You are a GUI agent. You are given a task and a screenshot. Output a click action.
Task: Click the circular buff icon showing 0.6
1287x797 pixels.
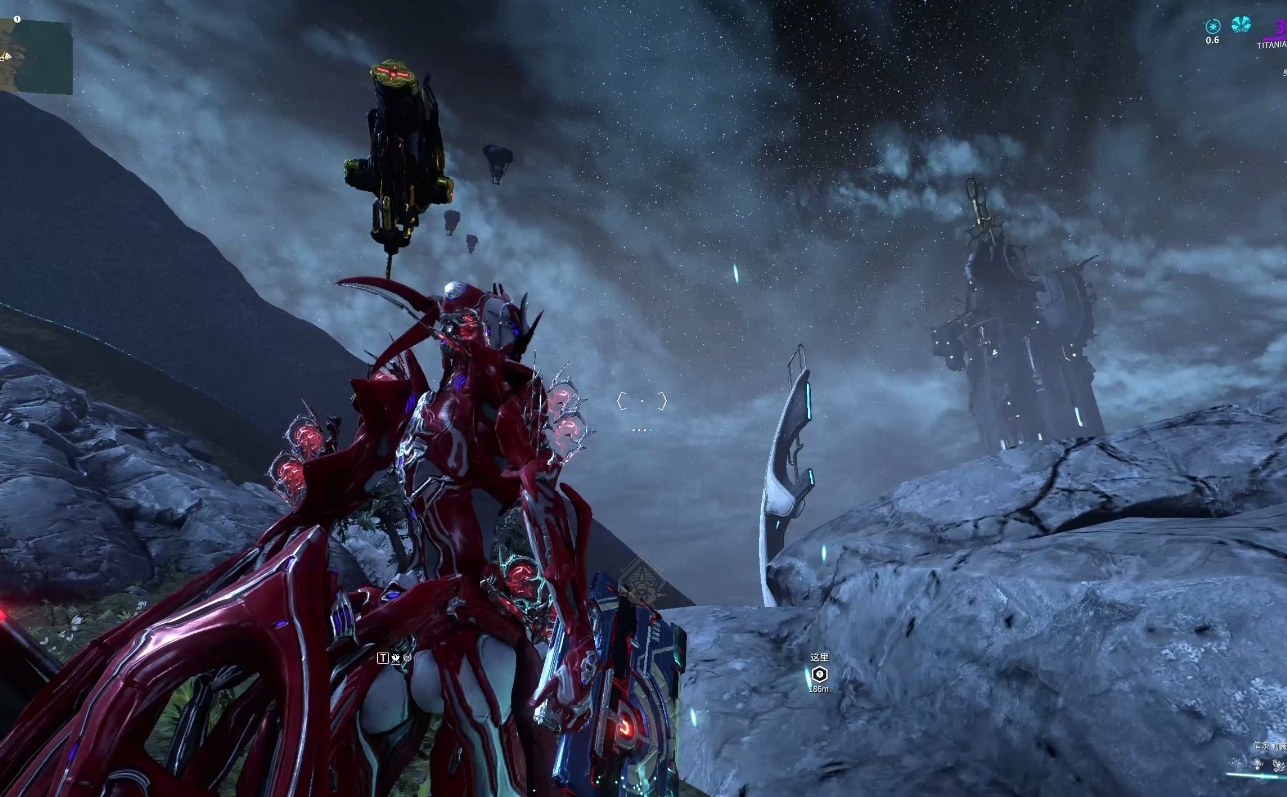(x=1213, y=26)
